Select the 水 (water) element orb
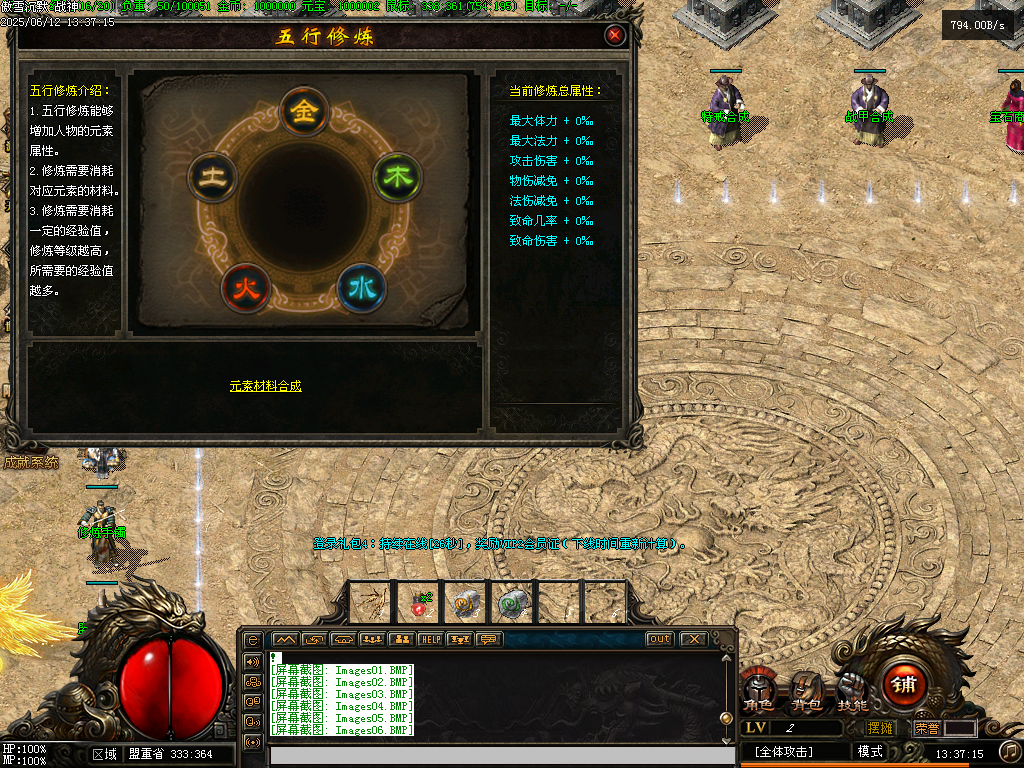 point(361,288)
